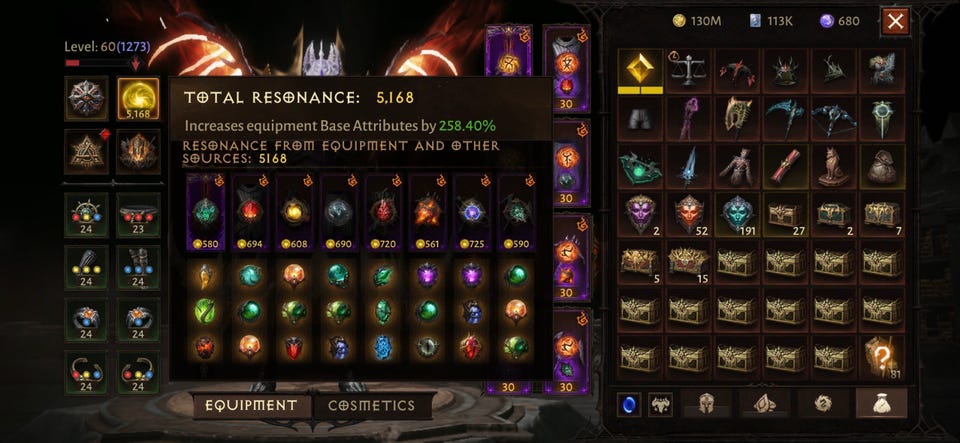Choose the legendary gem with 694 resonance
Viewport: 960px width, 443px height.
tap(250, 214)
